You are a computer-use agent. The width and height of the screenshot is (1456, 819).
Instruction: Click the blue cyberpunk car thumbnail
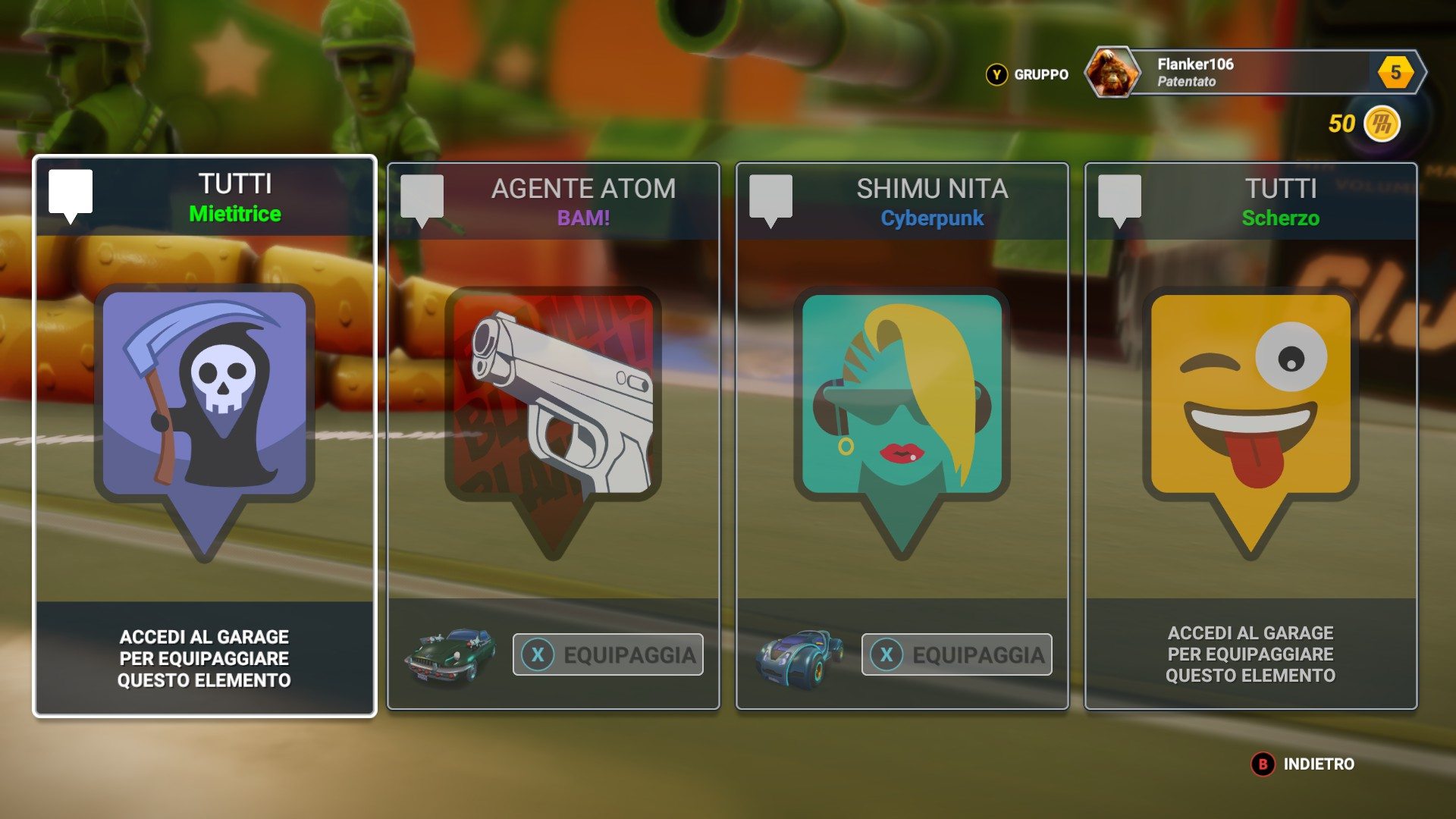click(x=799, y=655)
